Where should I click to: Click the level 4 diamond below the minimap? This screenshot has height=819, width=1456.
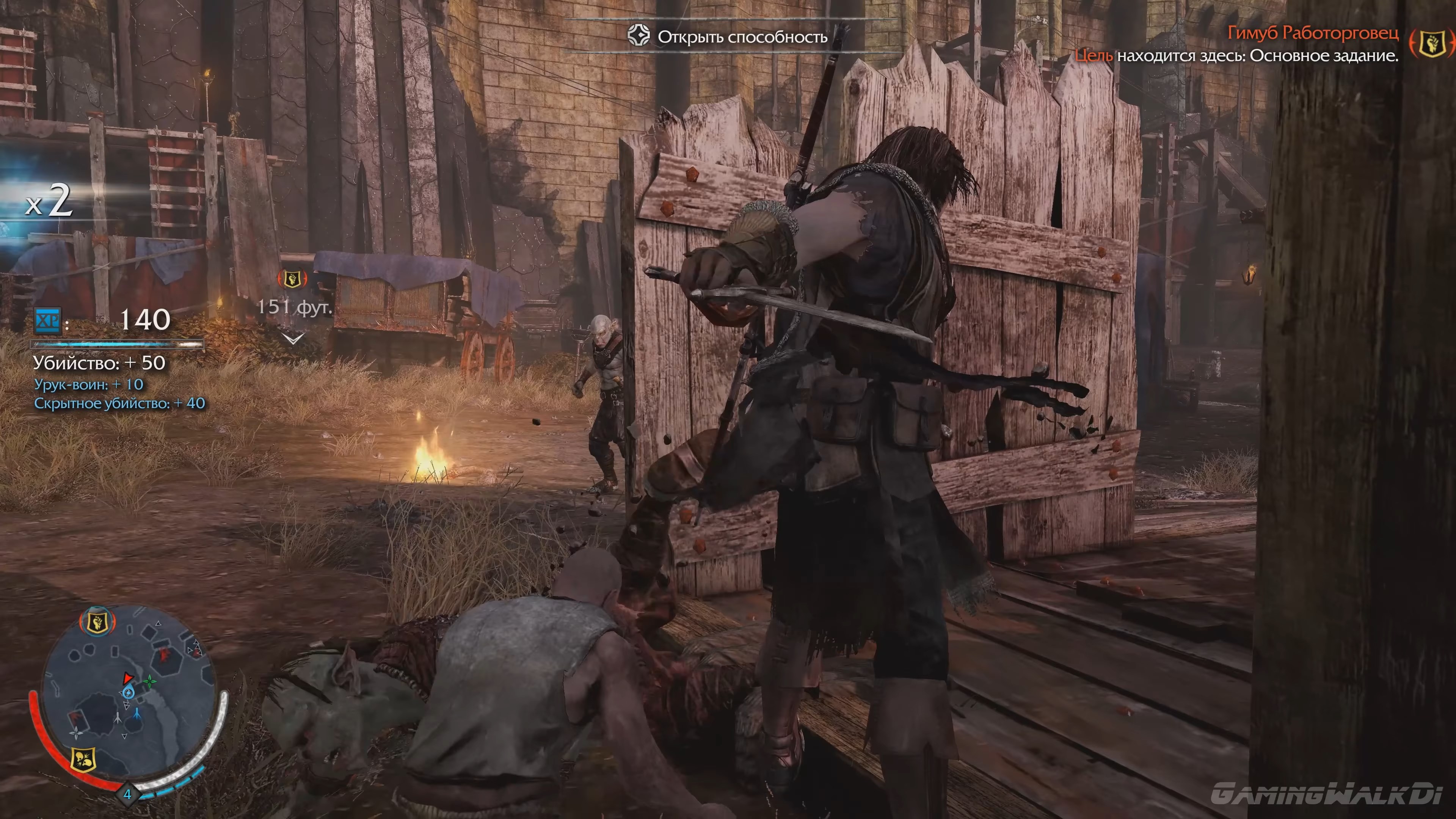[x=129, y=794]
